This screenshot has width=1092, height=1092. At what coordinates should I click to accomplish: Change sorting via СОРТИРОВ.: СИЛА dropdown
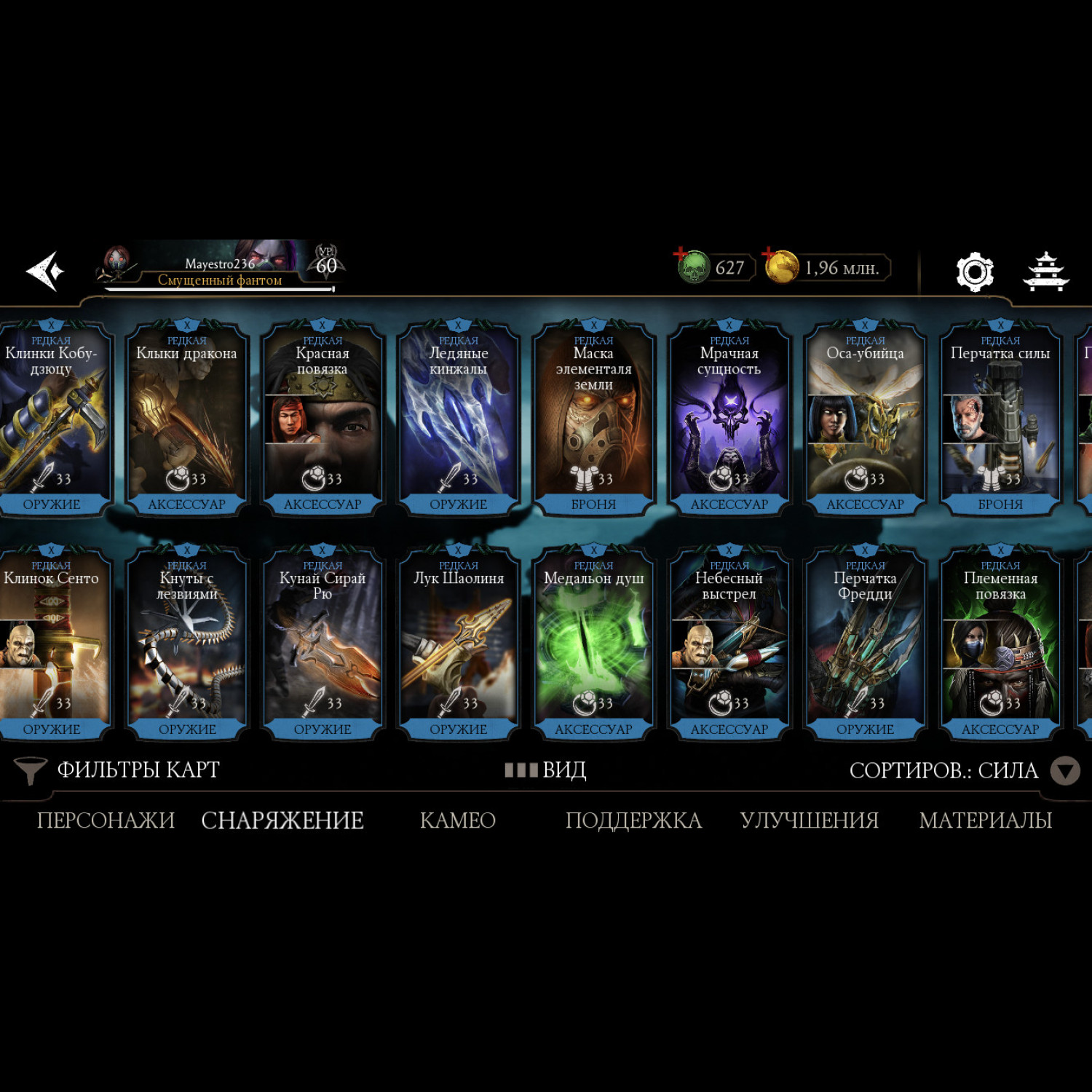pos(962,770)
